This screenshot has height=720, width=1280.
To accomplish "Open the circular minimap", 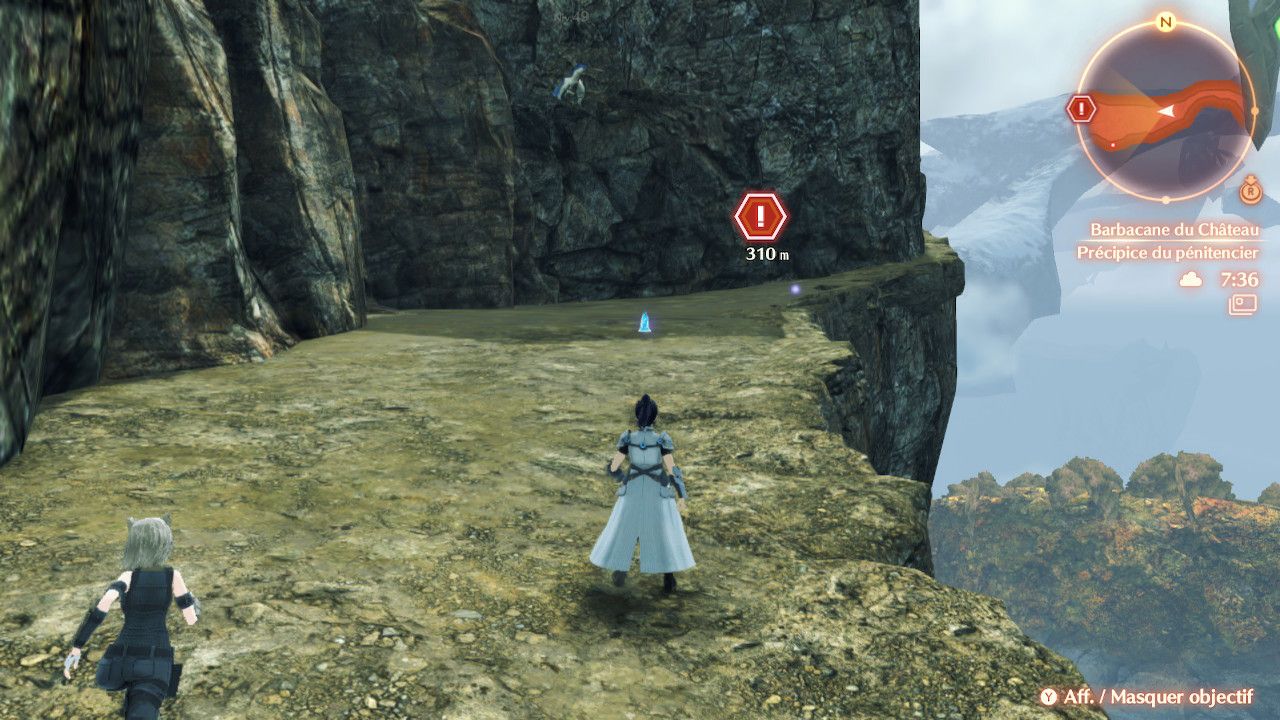I will 1165,110.
